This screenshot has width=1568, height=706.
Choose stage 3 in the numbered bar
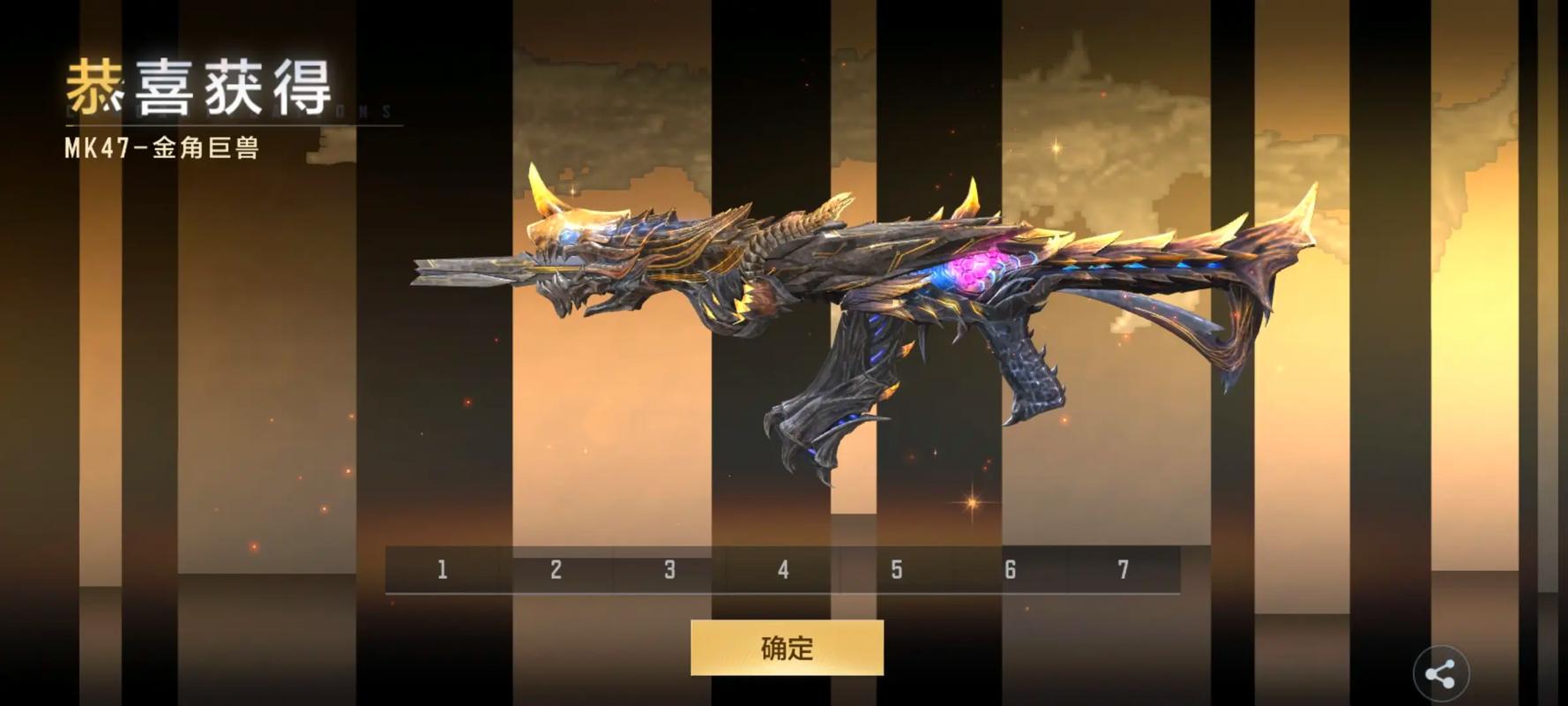click(669, 570)
